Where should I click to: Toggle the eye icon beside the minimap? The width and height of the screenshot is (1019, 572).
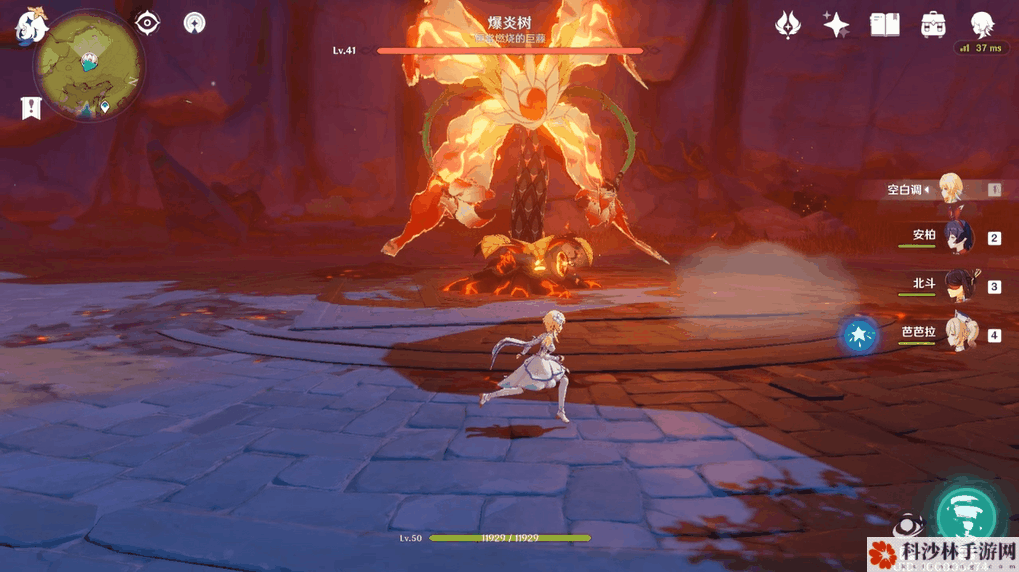148,22
